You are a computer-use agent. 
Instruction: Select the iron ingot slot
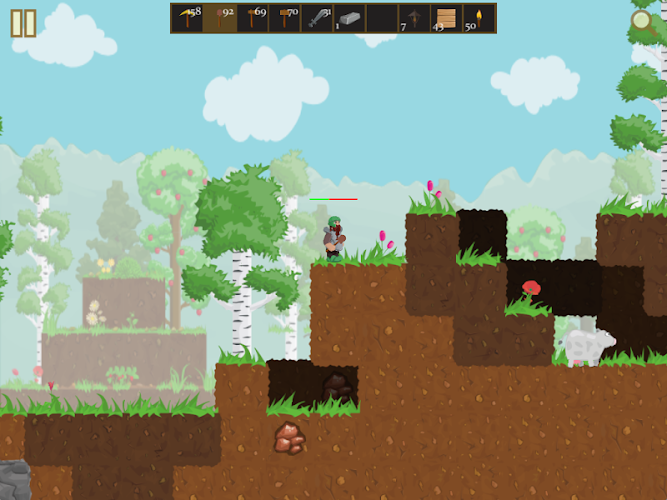coord(349,18)
